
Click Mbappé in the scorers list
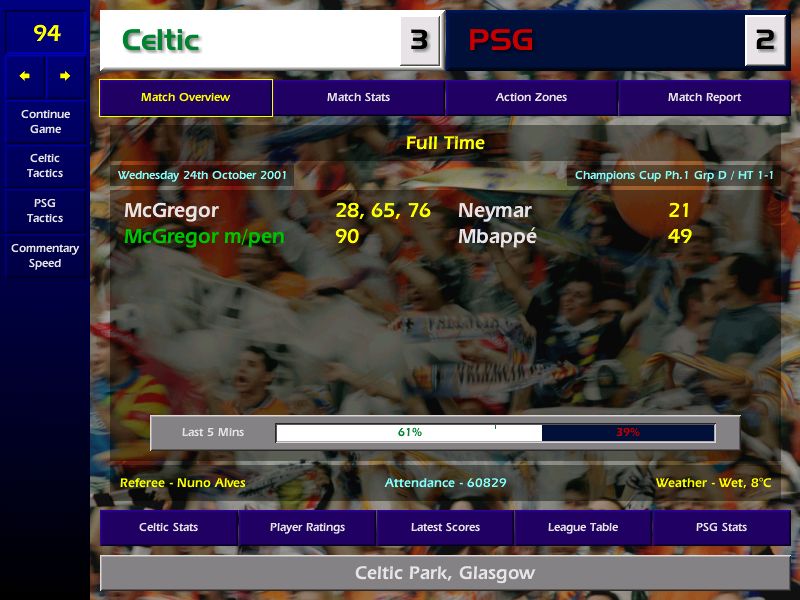click(x=498, y=237)
